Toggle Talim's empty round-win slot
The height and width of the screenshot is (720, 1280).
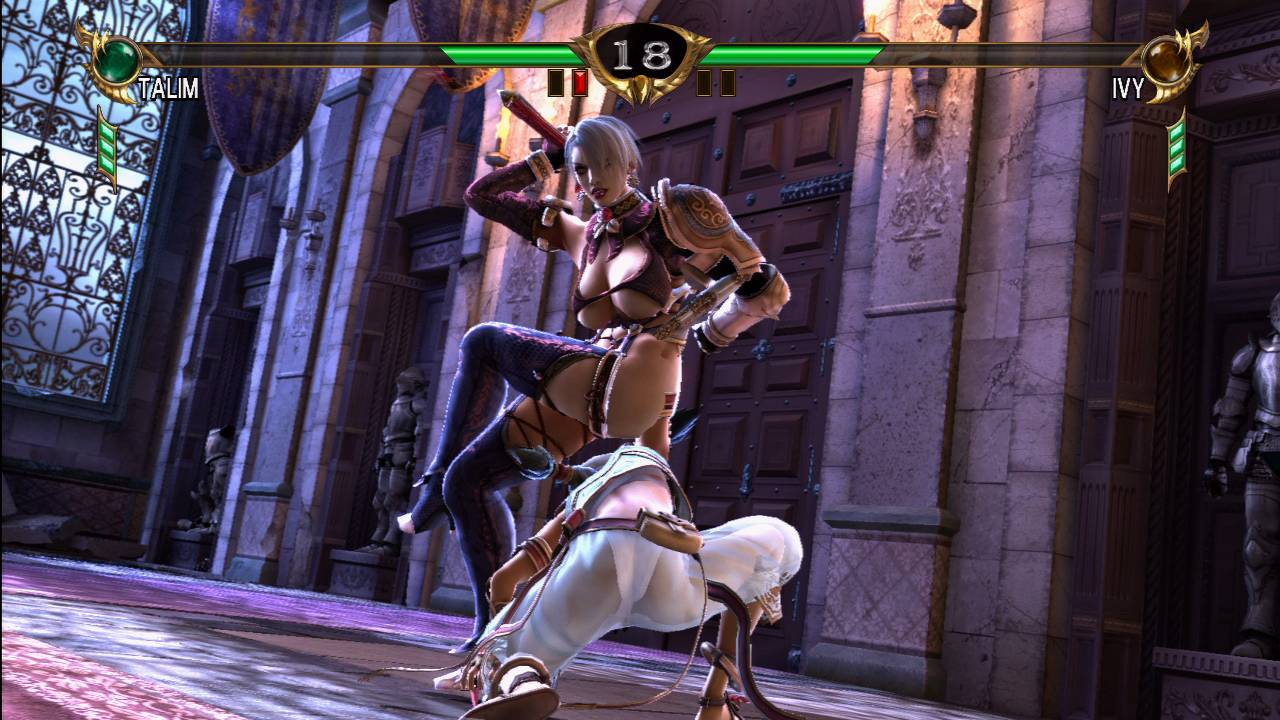[x=554, y=82]
